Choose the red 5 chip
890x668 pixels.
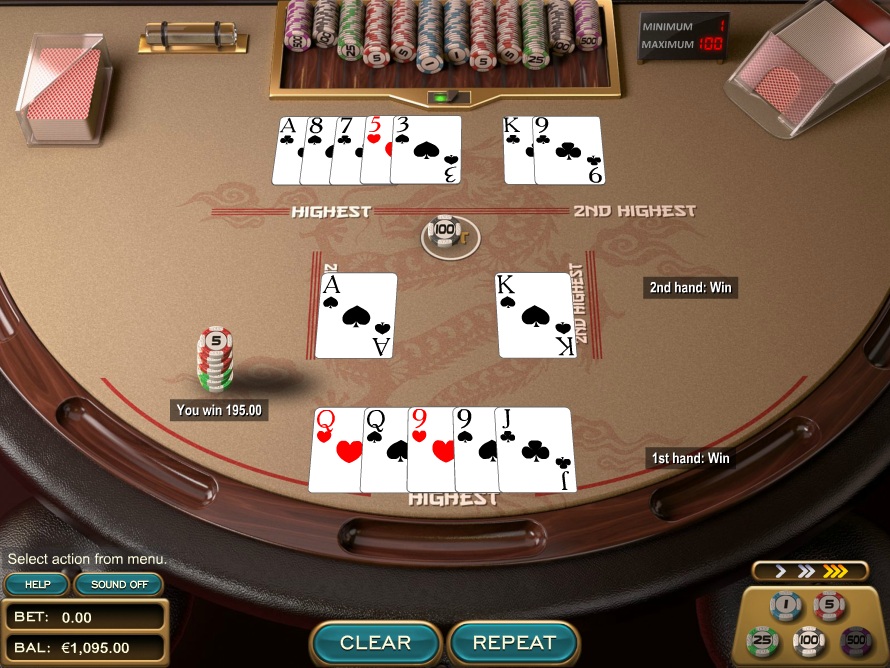[x=829, y=606]
